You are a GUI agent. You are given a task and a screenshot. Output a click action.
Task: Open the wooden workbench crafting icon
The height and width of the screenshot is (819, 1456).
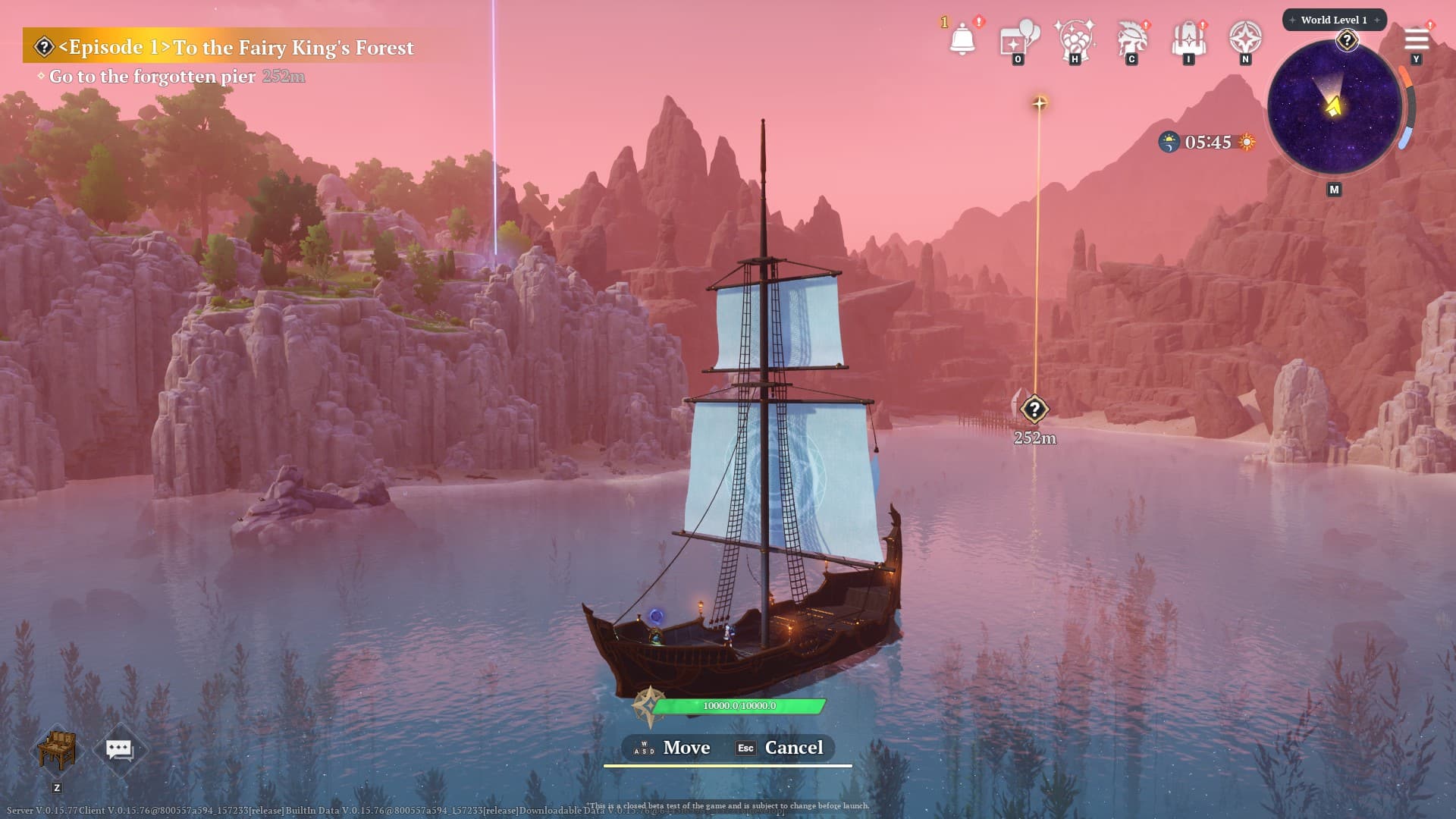pos(57,749)
